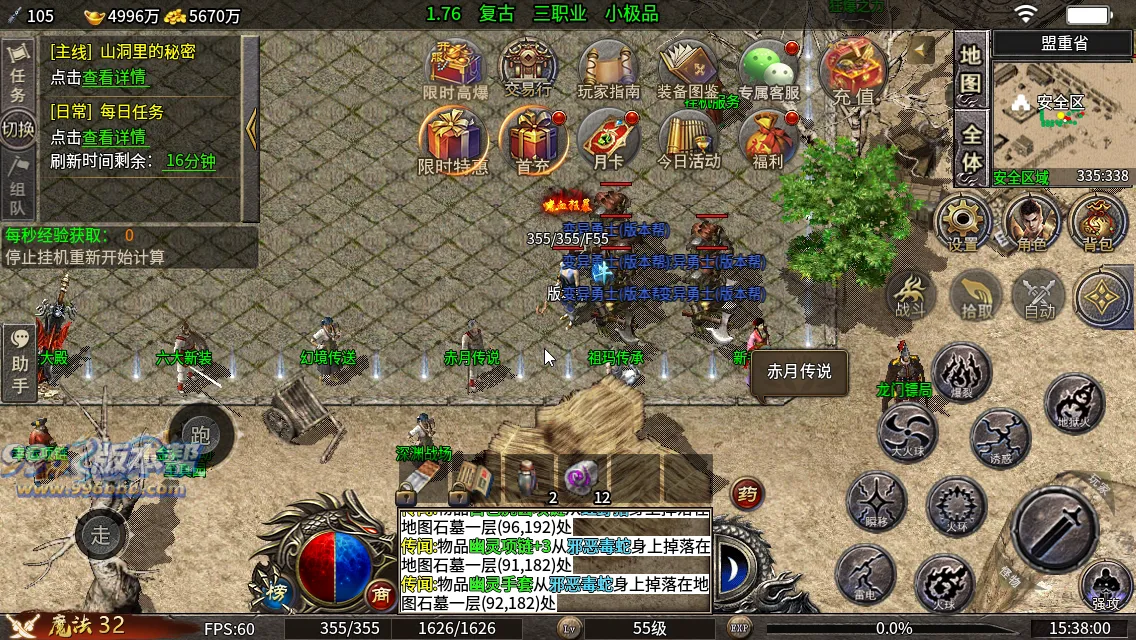Screen dimensions: 1136x640
Task: Show the 今日活动 daily events
Action: pos(688,138)
